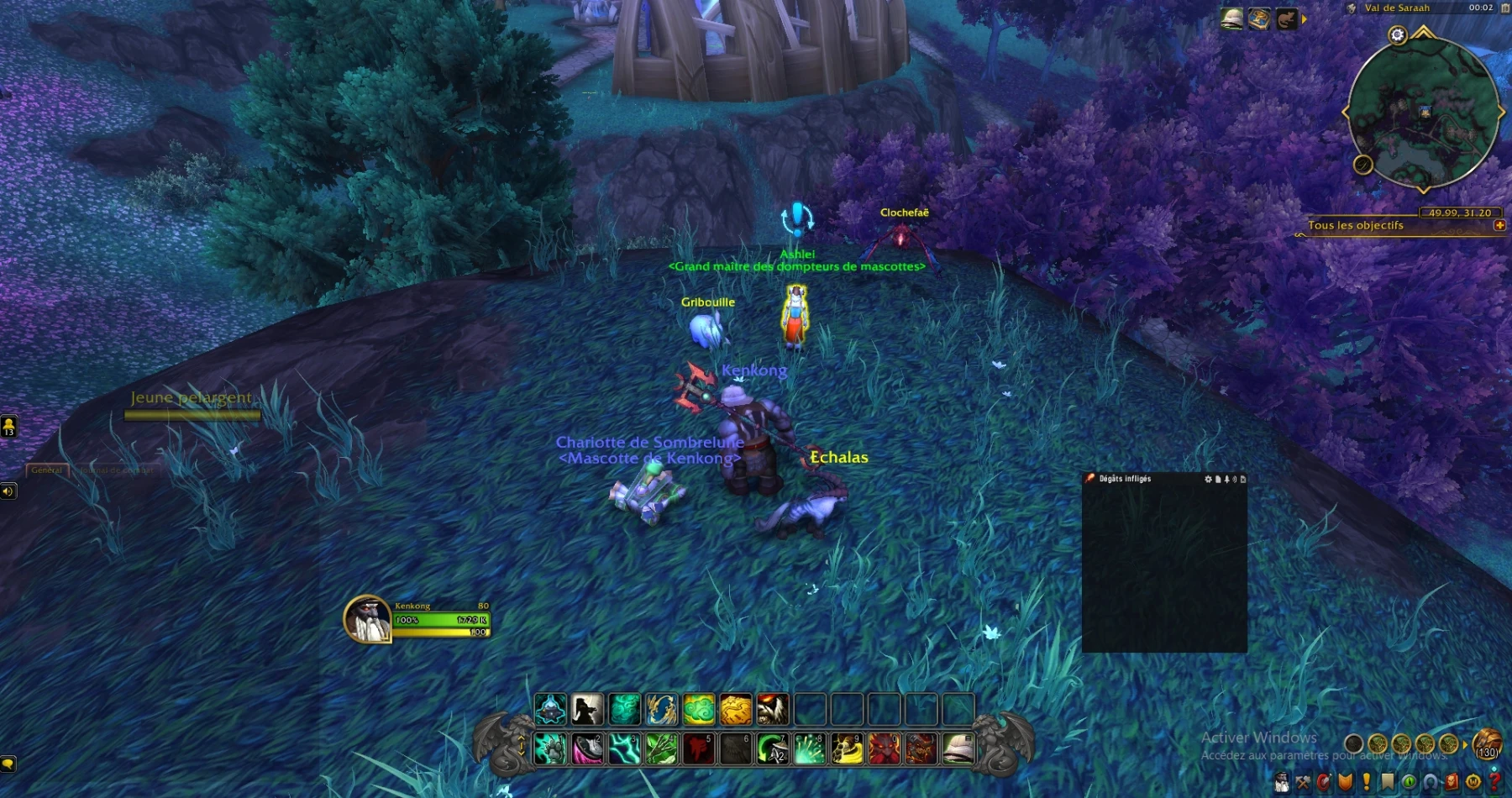Image resolution: width=1512 pixels, height=798 pixels.
Task: Open the Dégâts infligés meter settings gear
Action: click(x=1209, y=479)
